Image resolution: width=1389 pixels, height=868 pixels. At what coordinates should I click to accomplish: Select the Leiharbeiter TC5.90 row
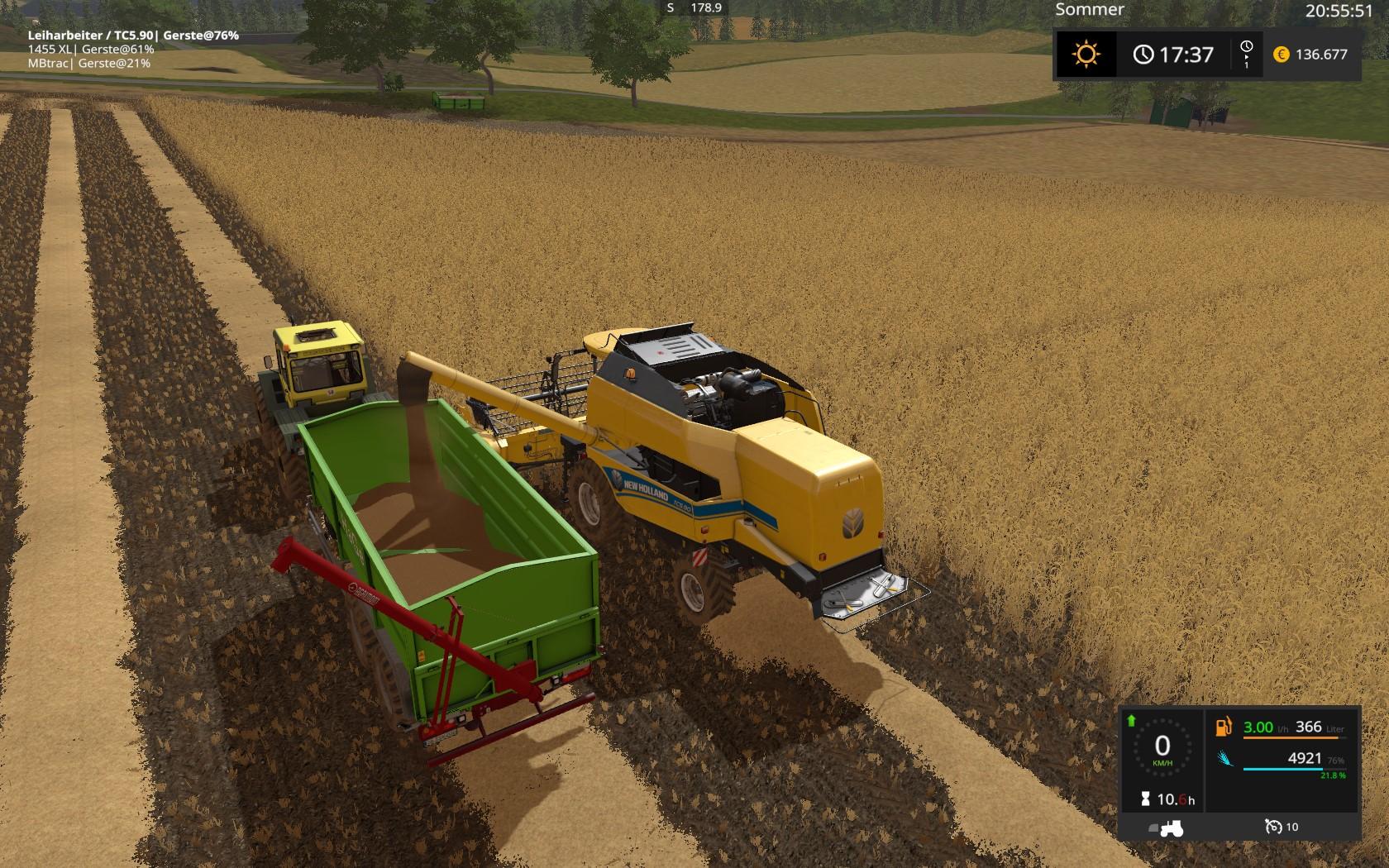coord(133,36)
